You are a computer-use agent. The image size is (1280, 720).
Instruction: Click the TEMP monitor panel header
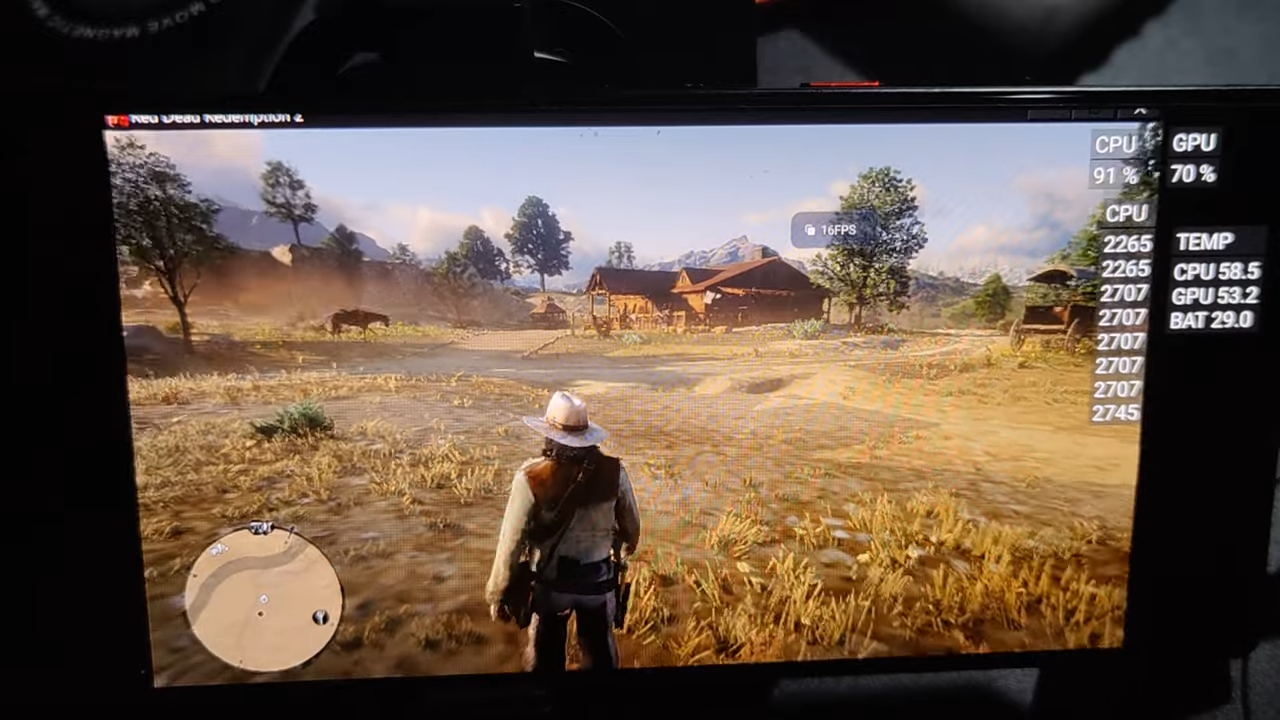tap(1203, 242)
